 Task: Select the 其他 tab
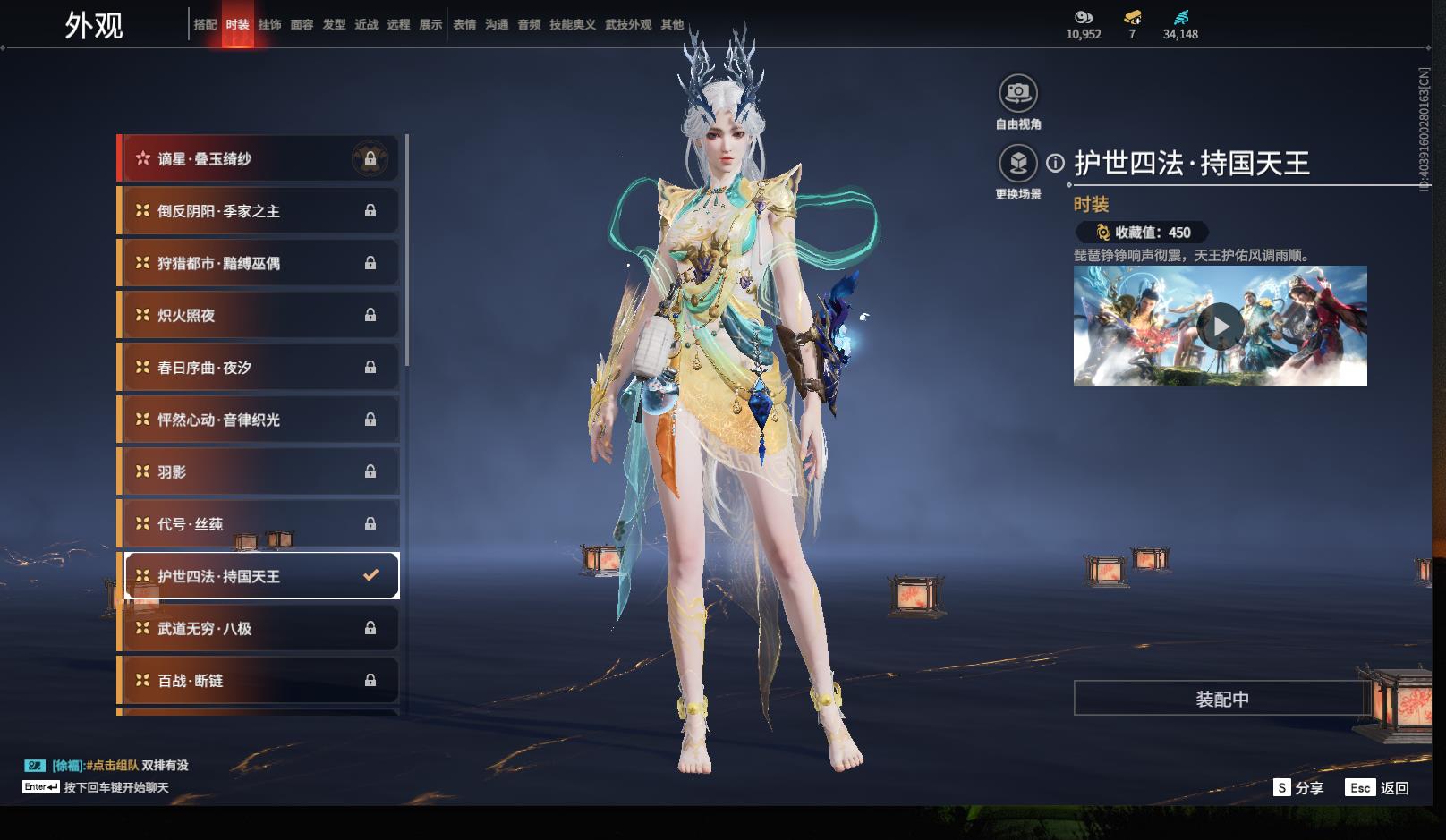tap(672, 25)
